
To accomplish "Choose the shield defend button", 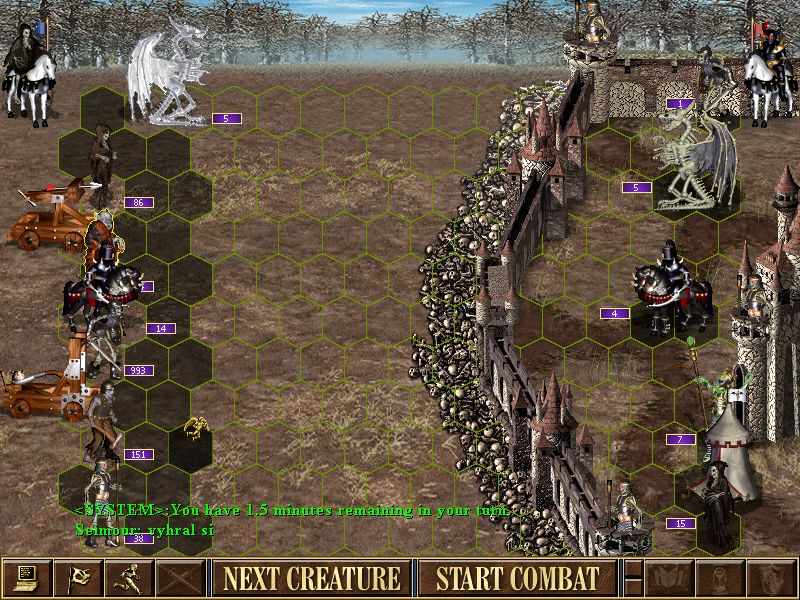I will [x=772, y=578].
